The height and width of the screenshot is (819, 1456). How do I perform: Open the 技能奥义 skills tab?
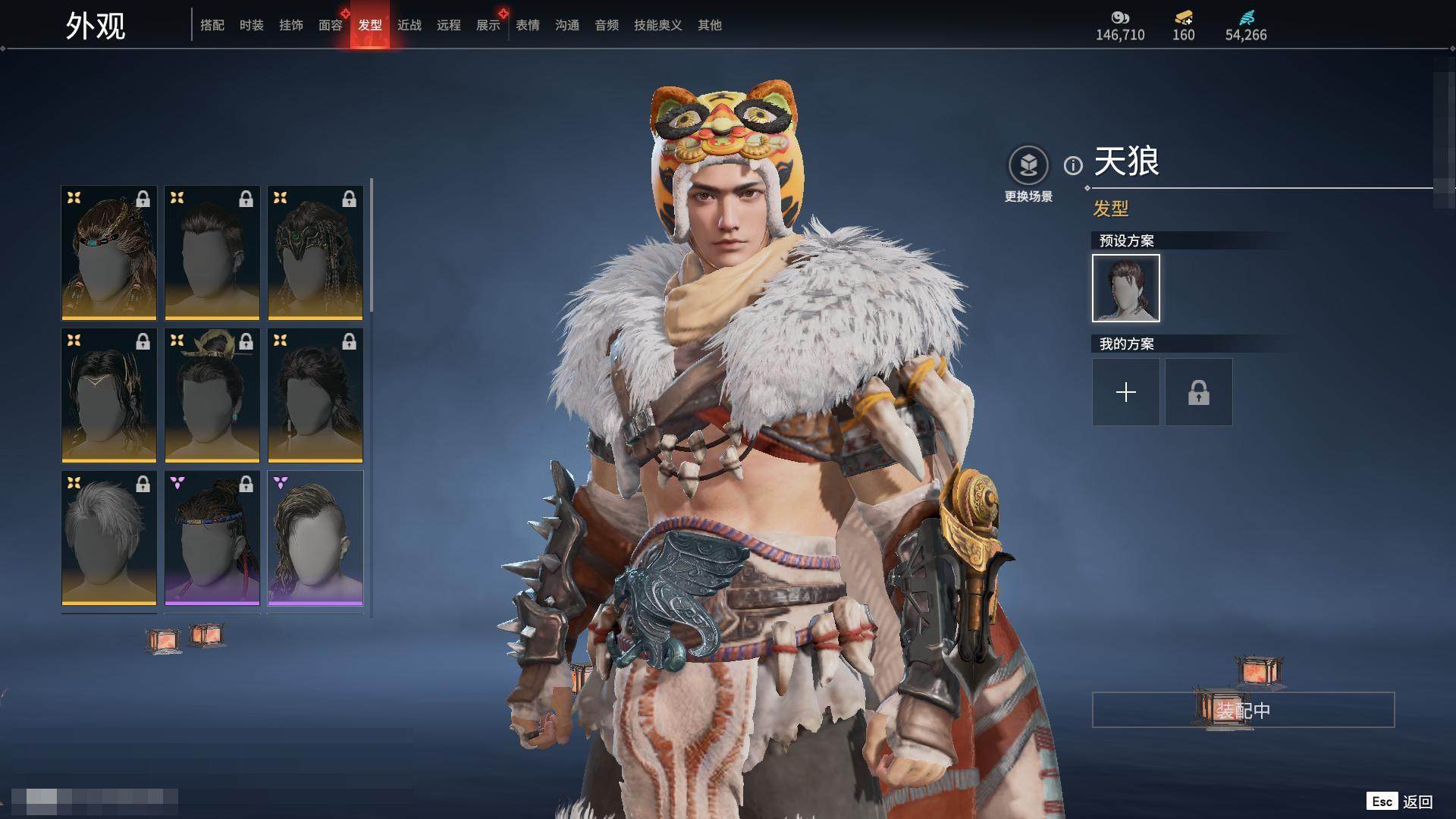coord(658,26)
